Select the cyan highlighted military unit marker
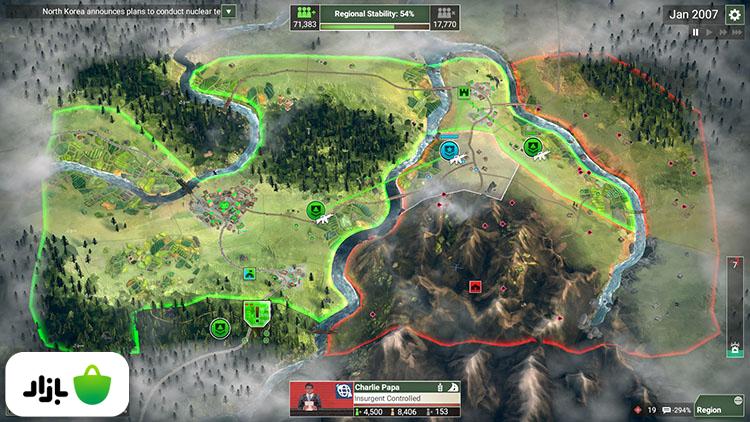 (x=449, y=151)
